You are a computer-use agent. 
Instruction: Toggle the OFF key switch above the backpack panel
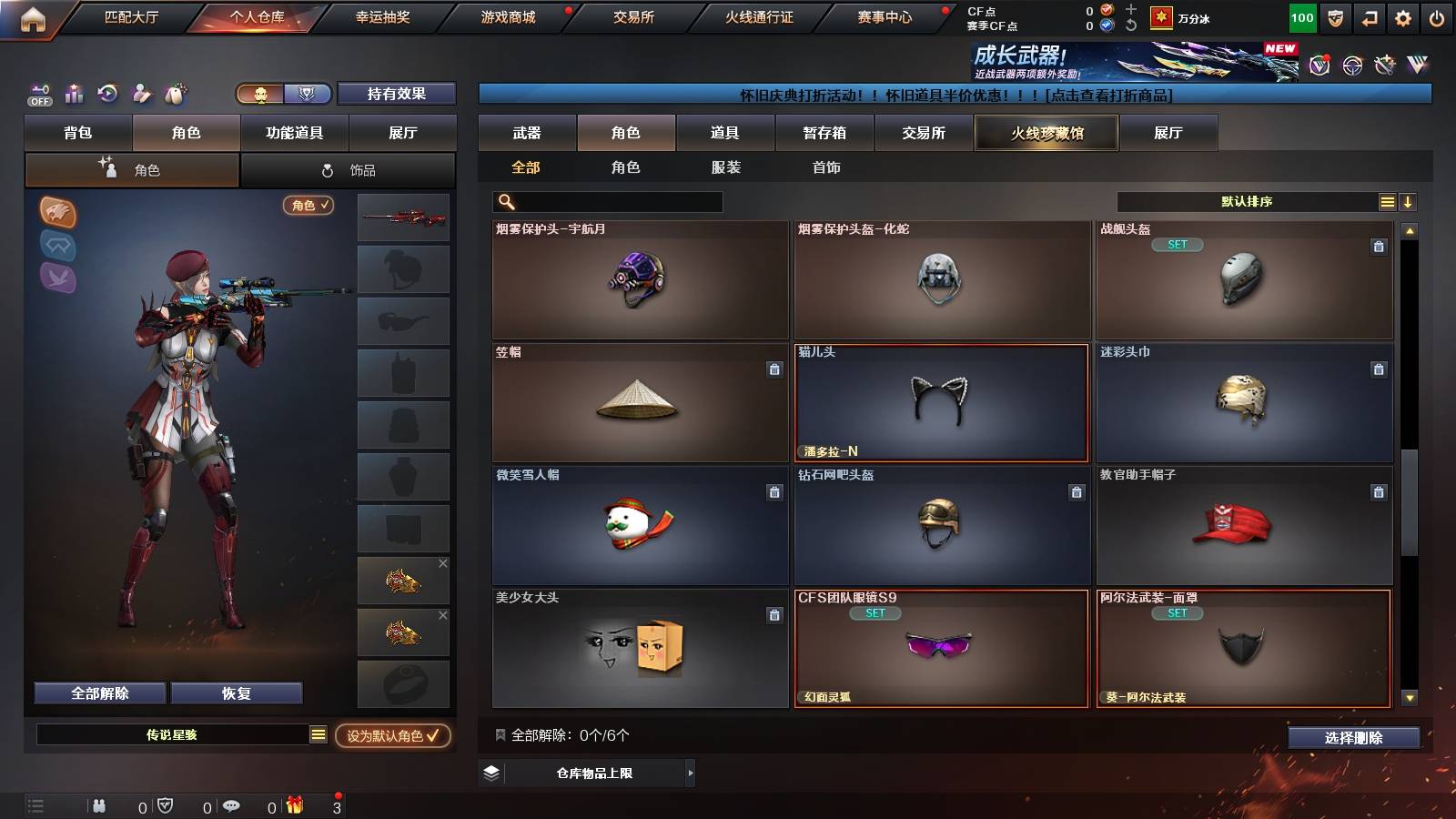click(x=38, y=94)
